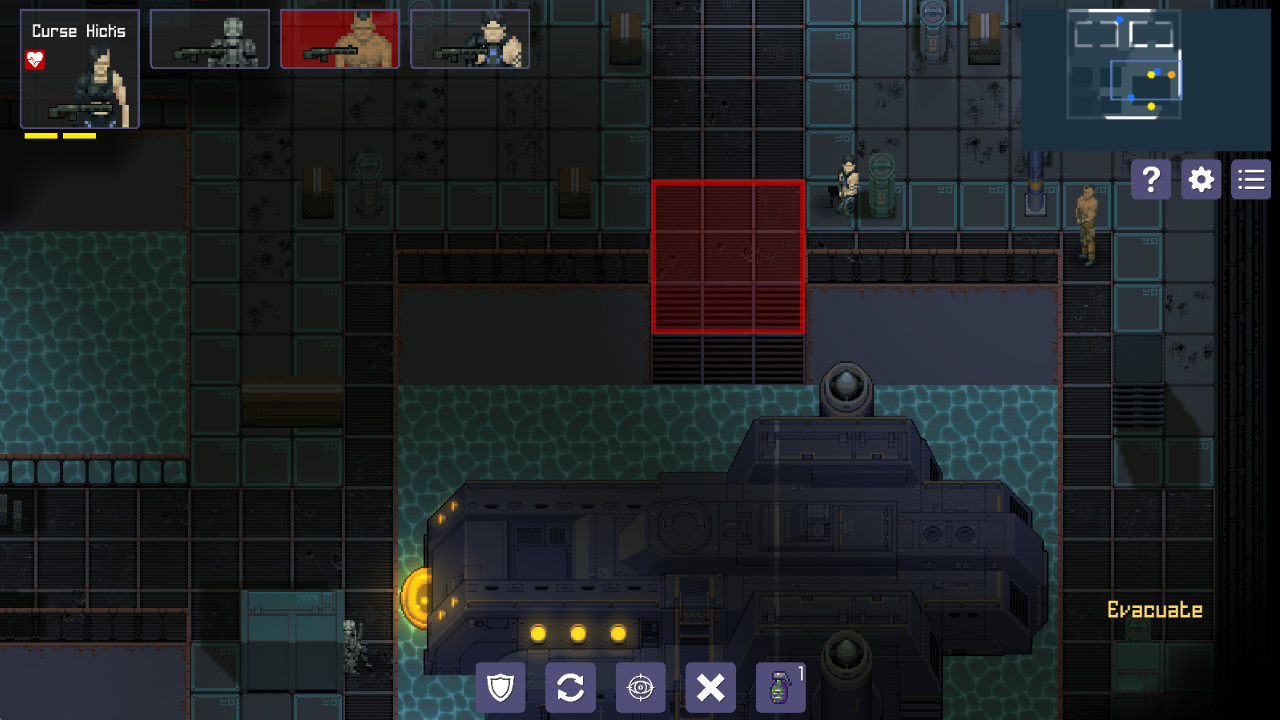Select the reload action icon
The image size is (1280, 720).
click(570, 687)
